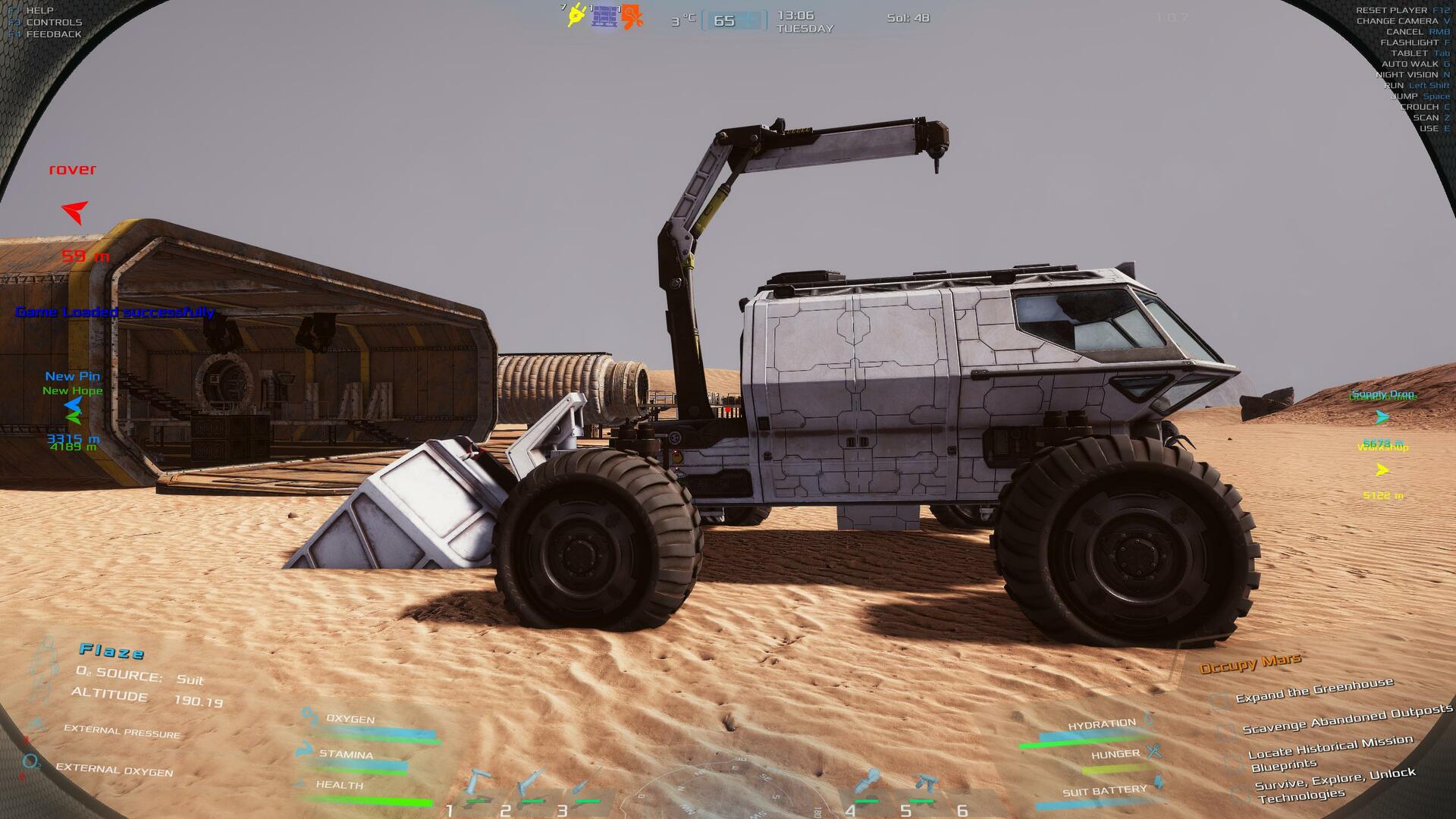Click the blue New Pin waypoint arrow

pyautogui.click(x=73, y=405)
